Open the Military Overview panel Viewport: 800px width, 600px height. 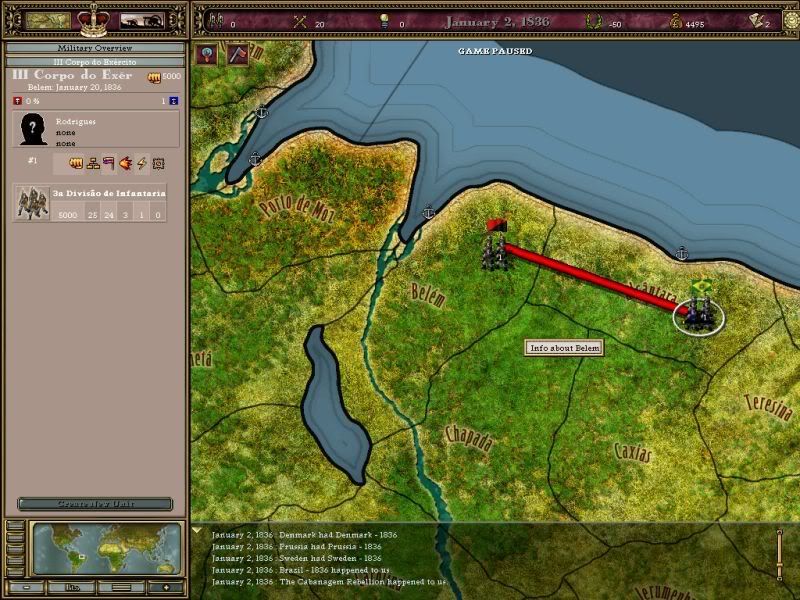95,48
